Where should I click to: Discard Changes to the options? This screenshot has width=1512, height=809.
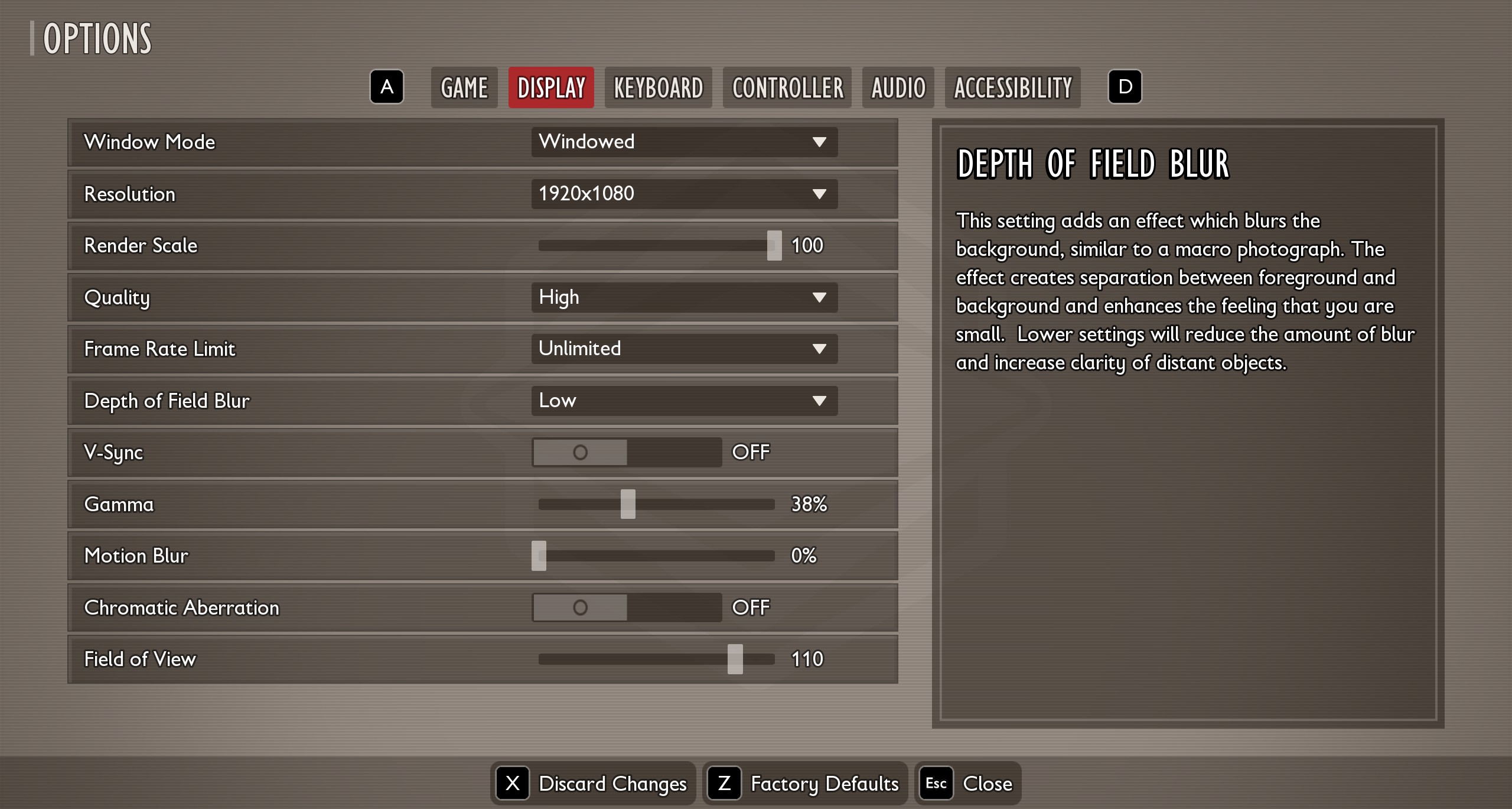pos(592,784)
